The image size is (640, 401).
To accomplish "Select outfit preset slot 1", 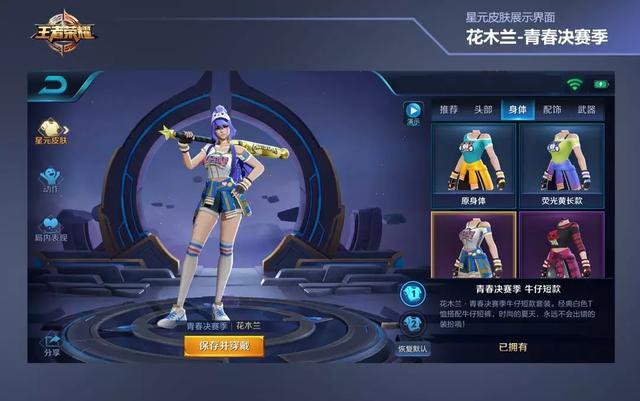I will [x=412, y=294].
